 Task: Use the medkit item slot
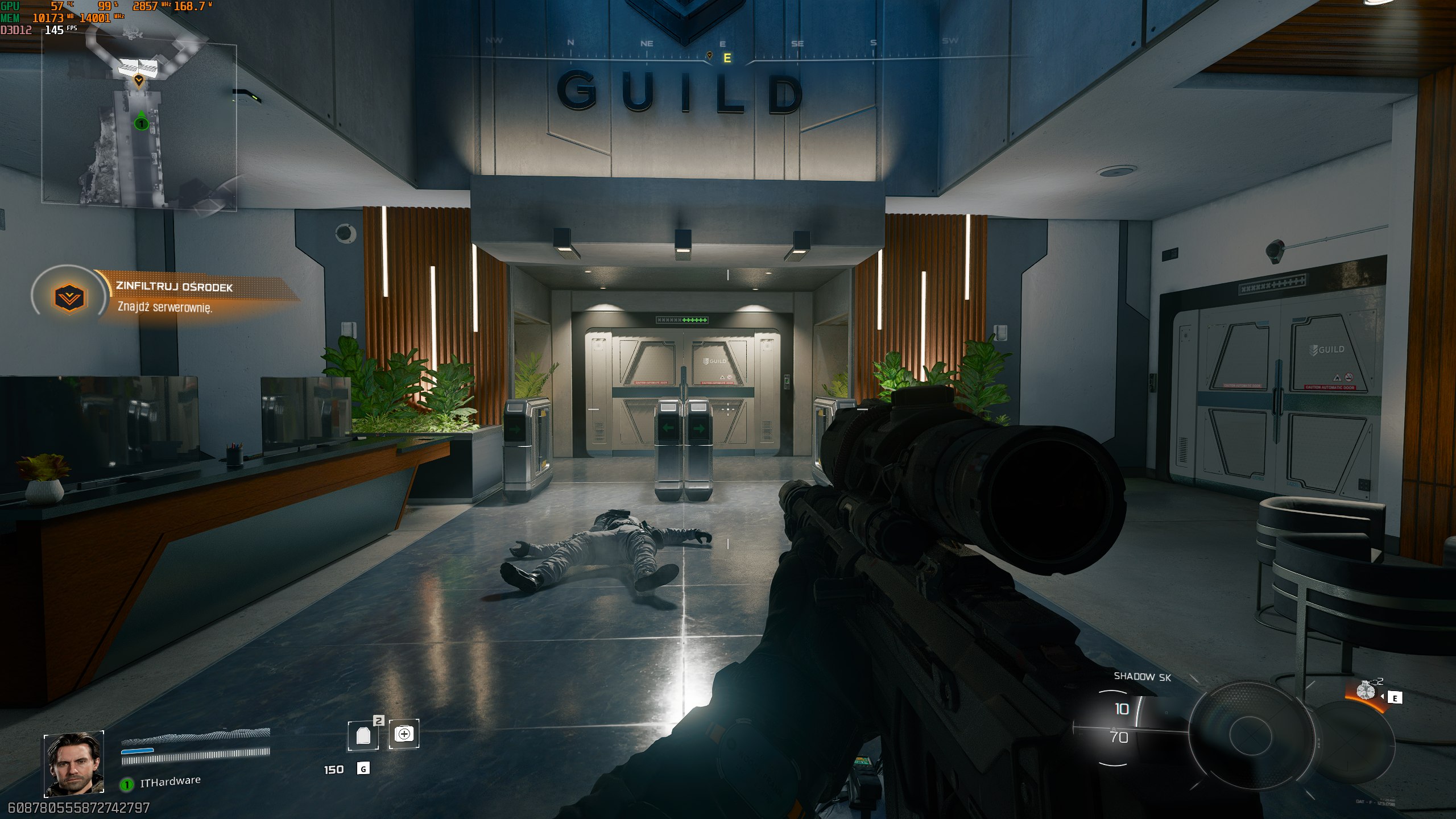404,734
